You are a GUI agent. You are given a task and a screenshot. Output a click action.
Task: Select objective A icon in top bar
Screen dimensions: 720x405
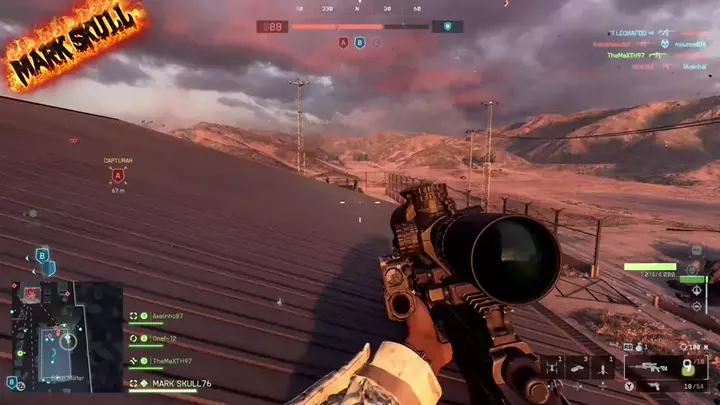tap(343, 43)
